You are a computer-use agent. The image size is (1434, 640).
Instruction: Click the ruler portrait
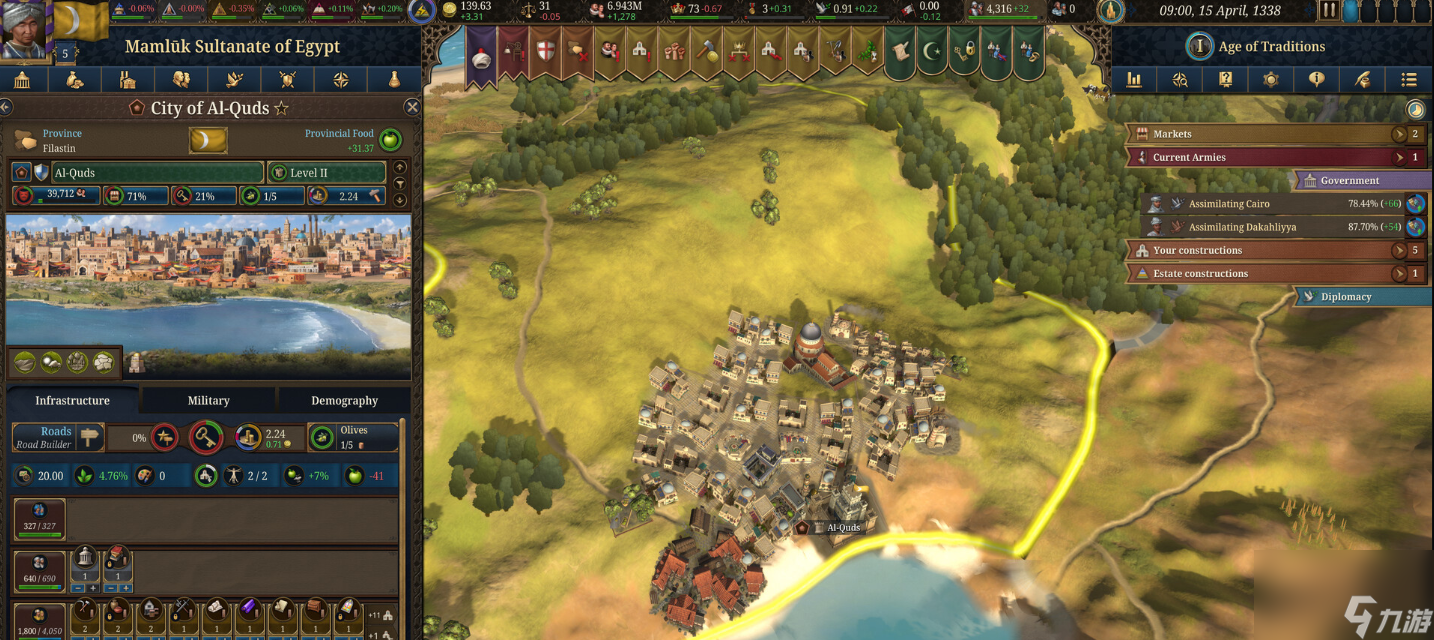[x=24, y=27]
